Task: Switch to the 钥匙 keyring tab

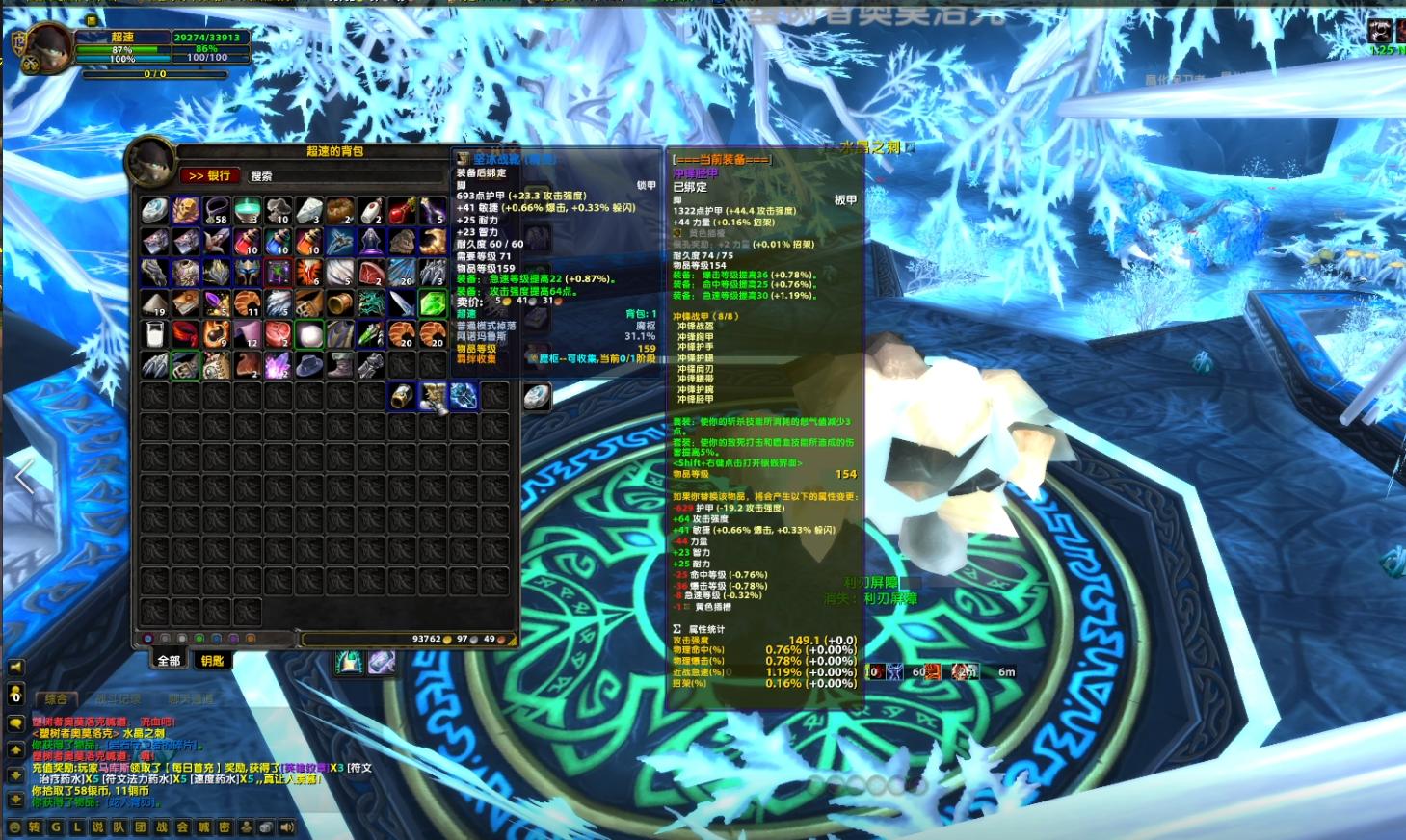Action: click(x=211, y=659)
